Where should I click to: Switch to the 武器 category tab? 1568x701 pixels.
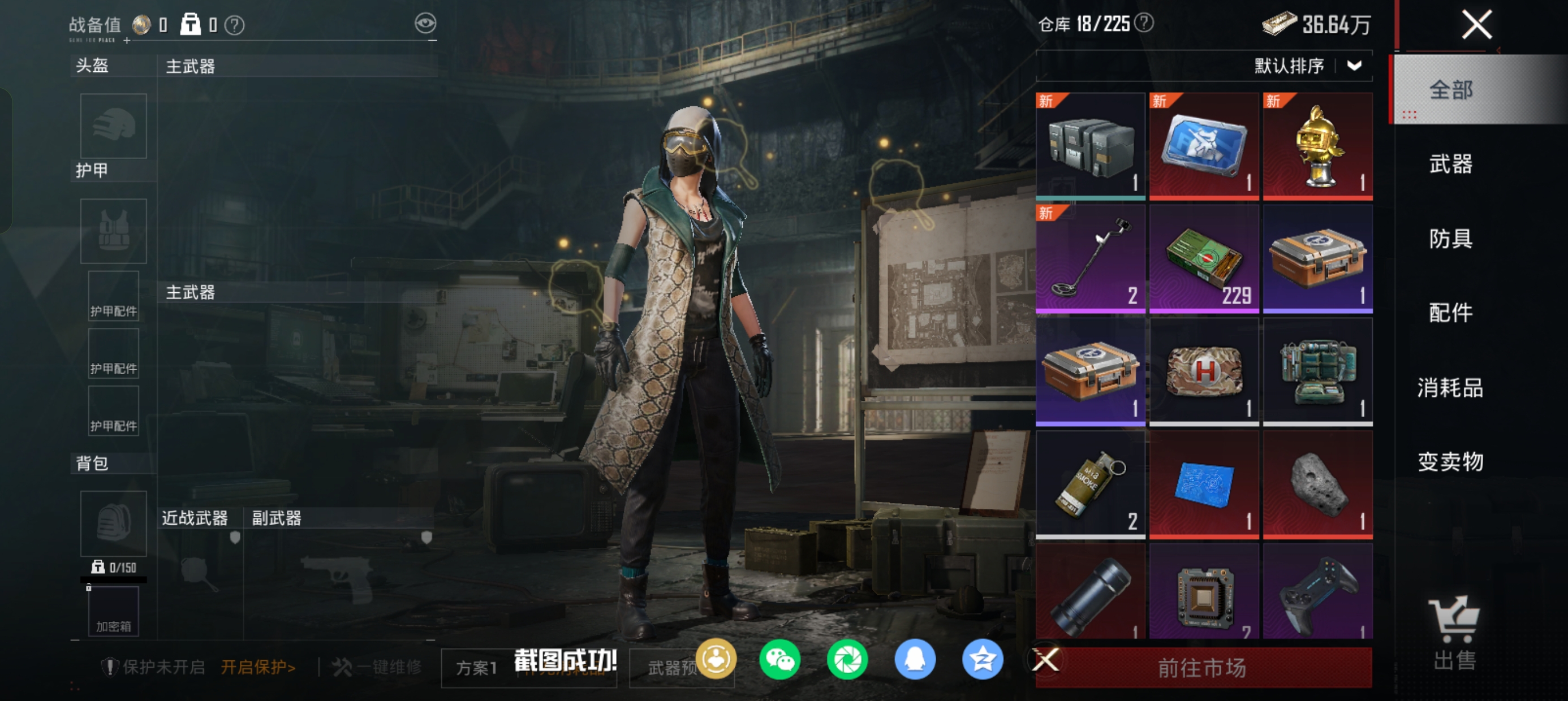click(x=1450, y=164)
